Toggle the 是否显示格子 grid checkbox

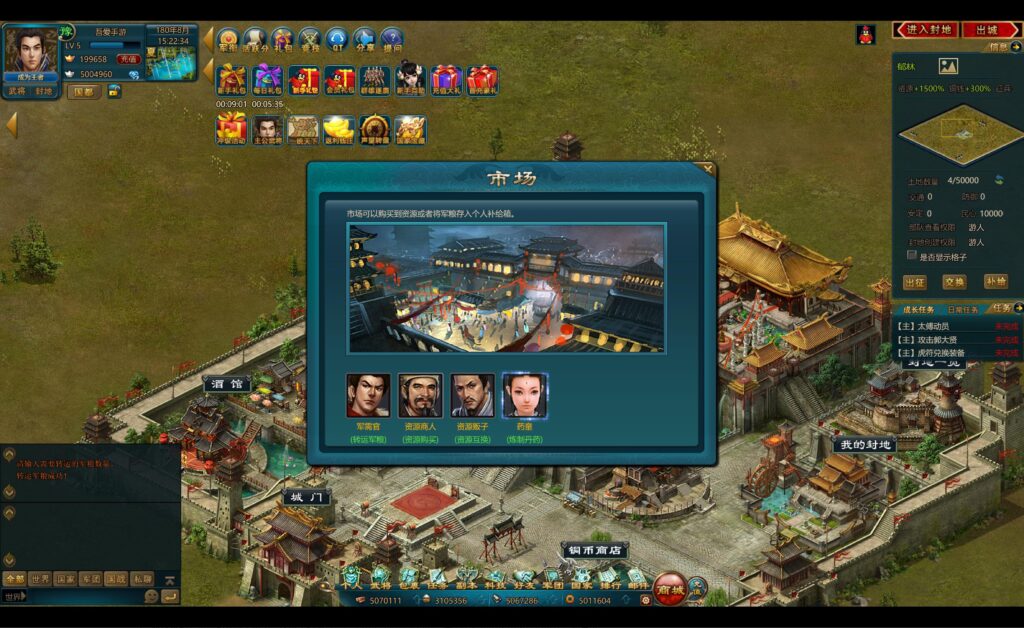911,255
